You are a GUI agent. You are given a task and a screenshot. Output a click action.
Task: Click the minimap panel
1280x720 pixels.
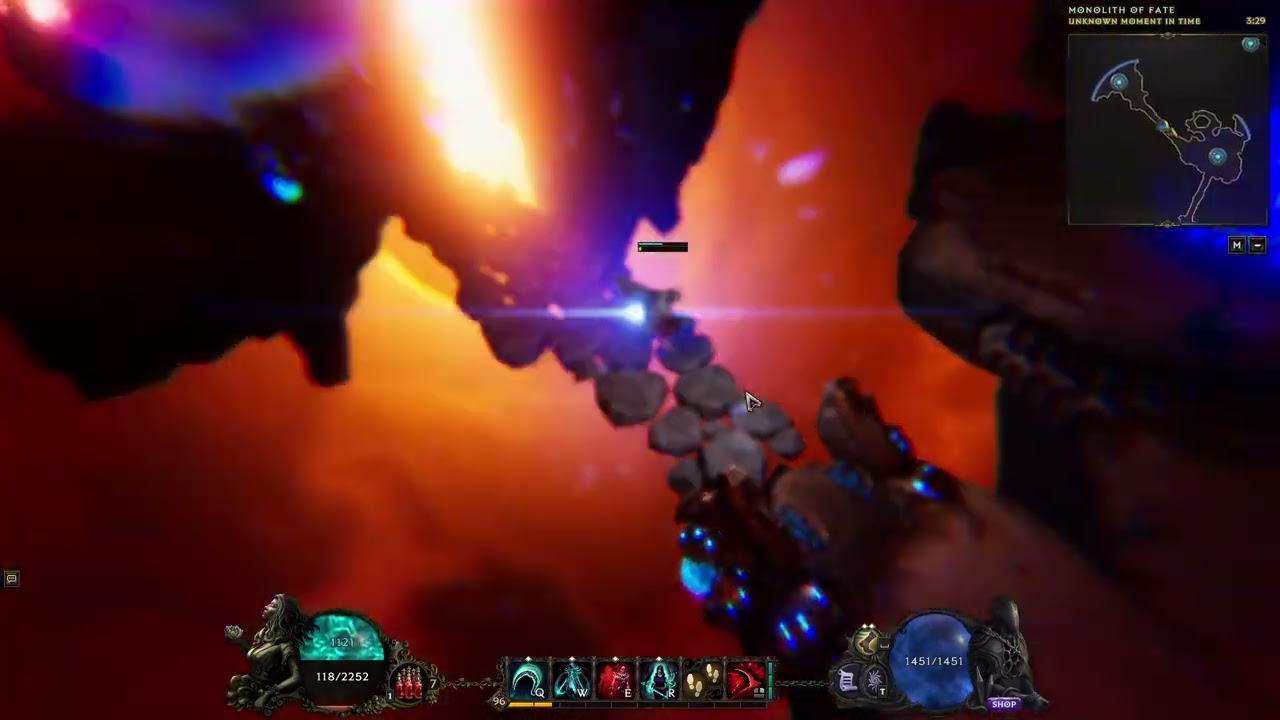point(1167,130)
